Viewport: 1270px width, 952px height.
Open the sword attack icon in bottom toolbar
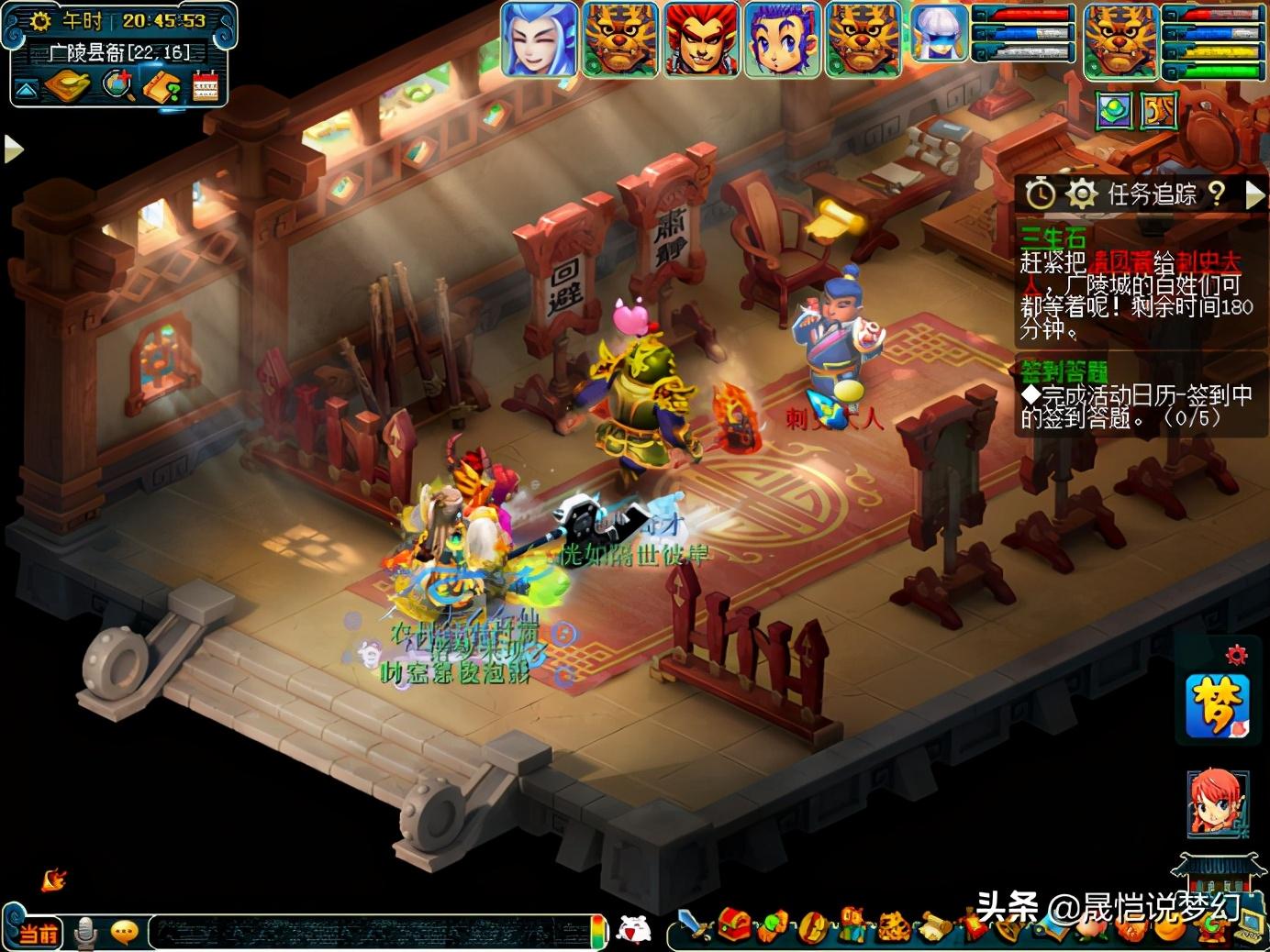click(695, 926)
